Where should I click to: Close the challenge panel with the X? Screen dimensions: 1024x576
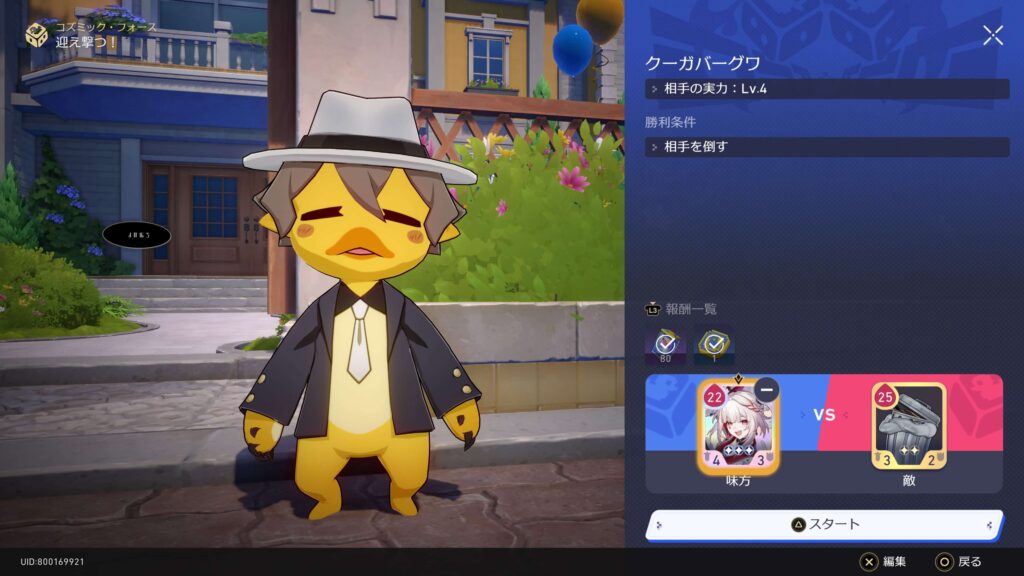click(x=993, y=36)
